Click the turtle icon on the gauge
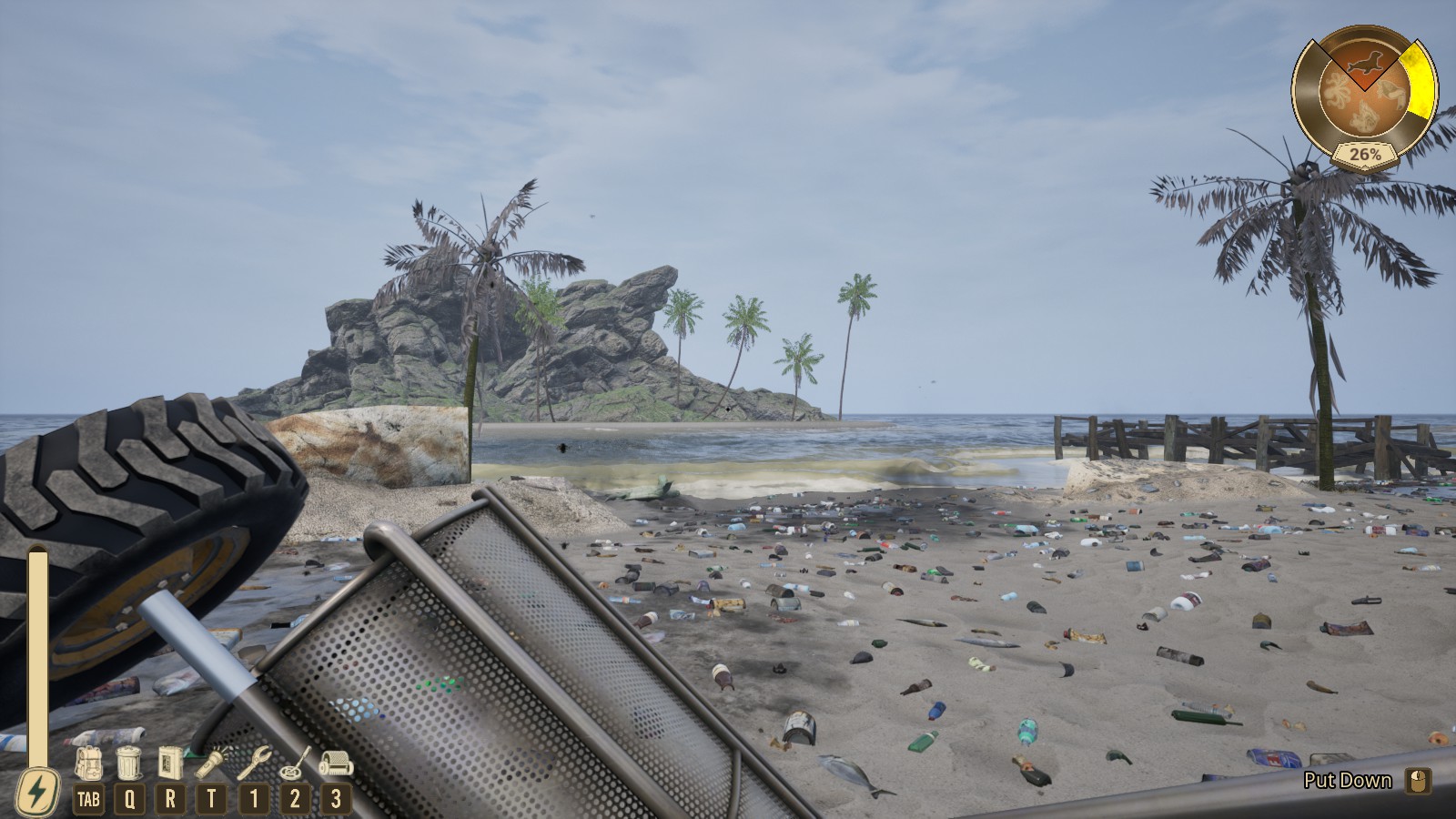 (1390, 93)
